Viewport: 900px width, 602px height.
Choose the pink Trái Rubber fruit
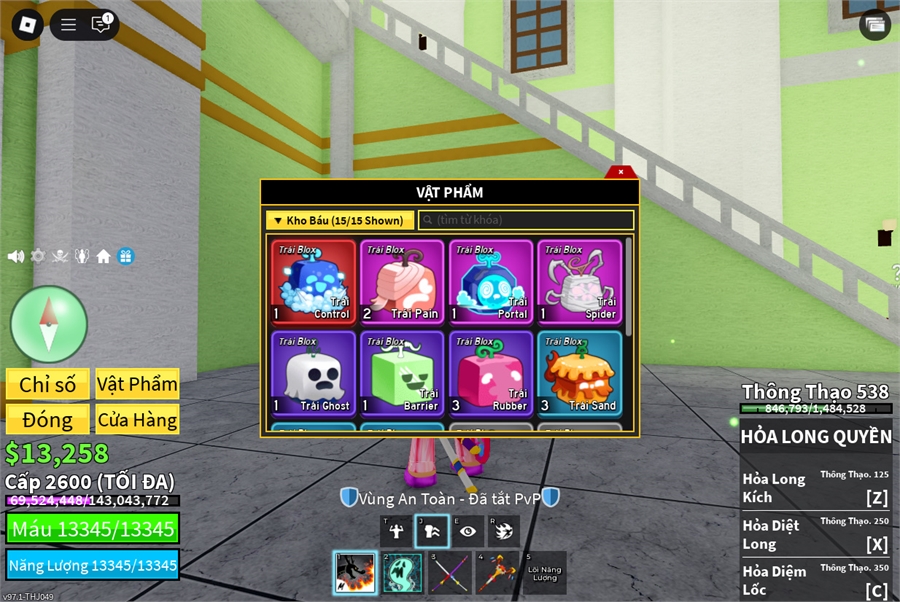[490, 374]
